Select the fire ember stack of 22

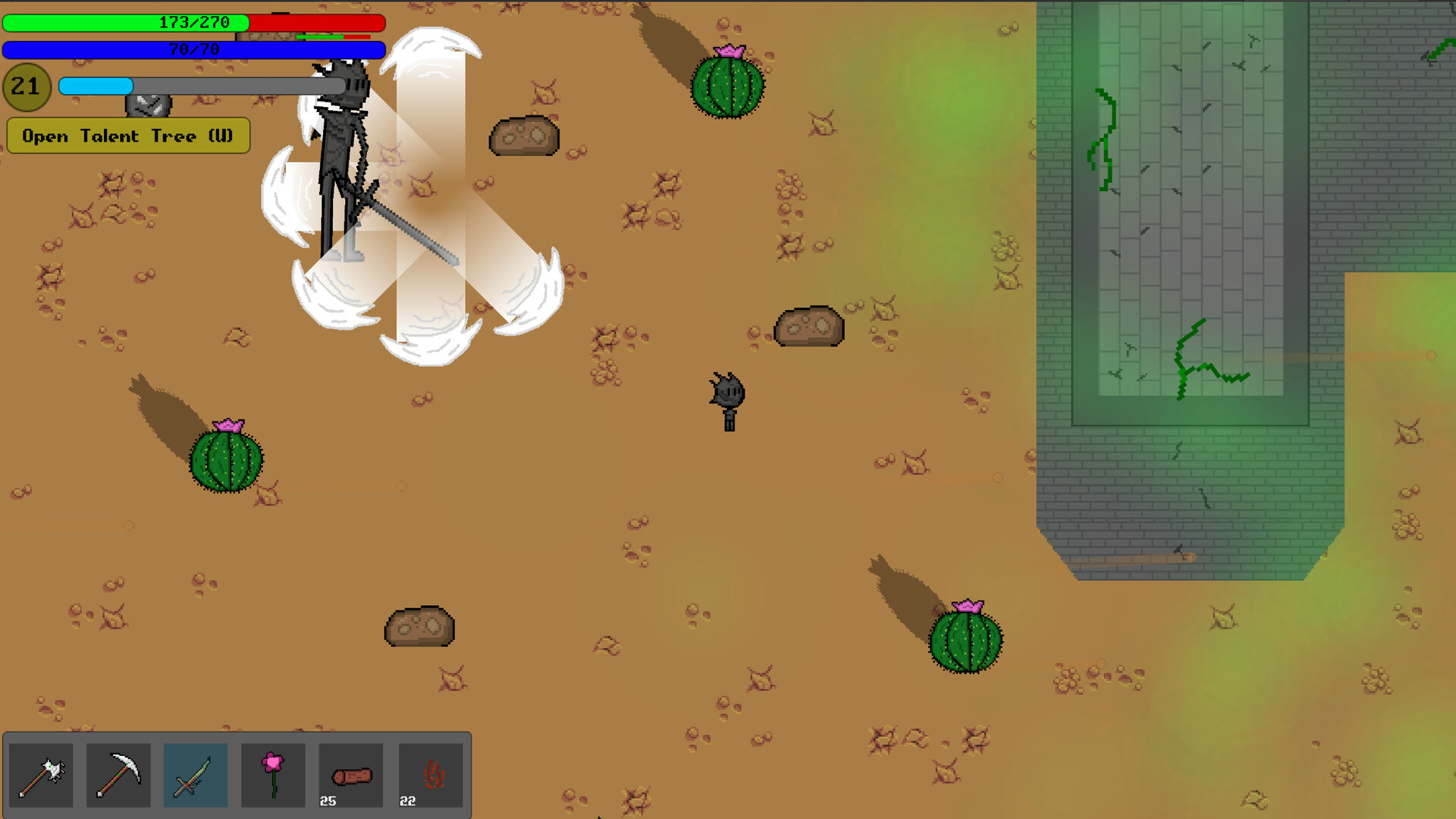[x=429, y=775]
